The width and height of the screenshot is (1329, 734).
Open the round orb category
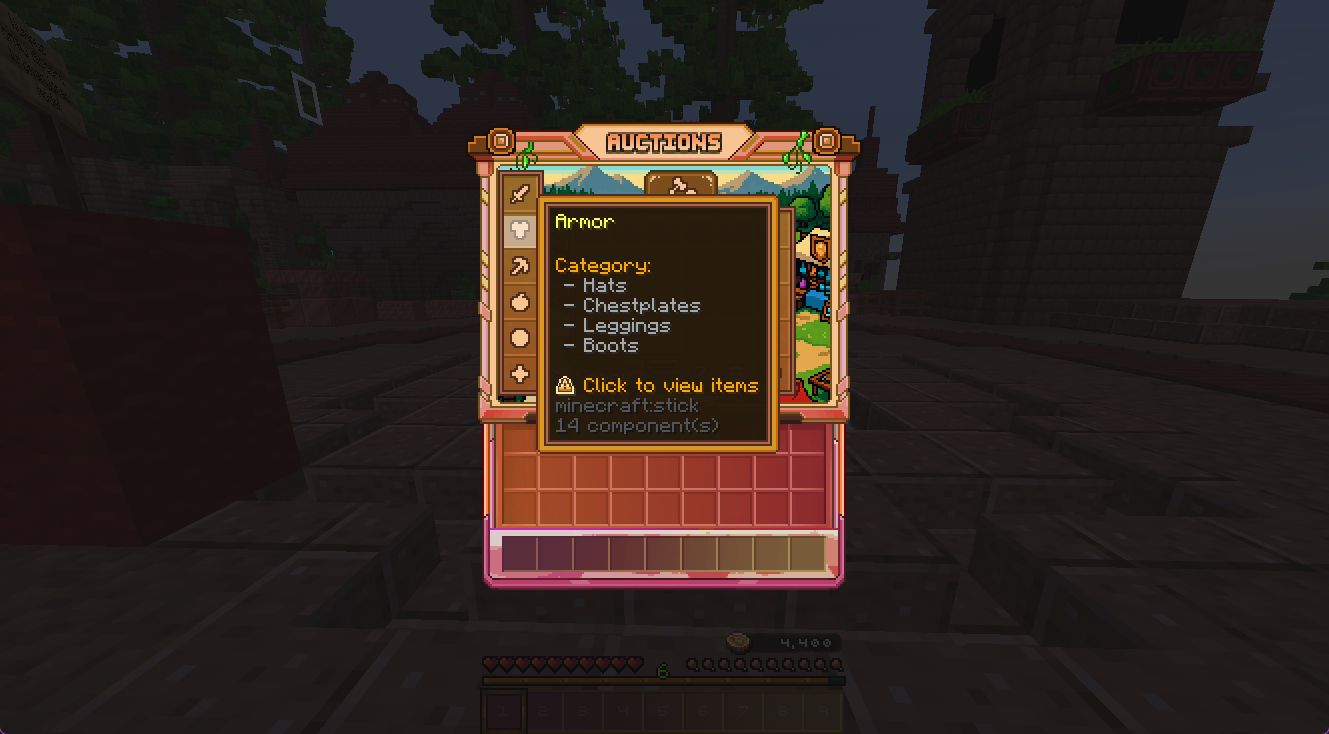coord(519,338)
